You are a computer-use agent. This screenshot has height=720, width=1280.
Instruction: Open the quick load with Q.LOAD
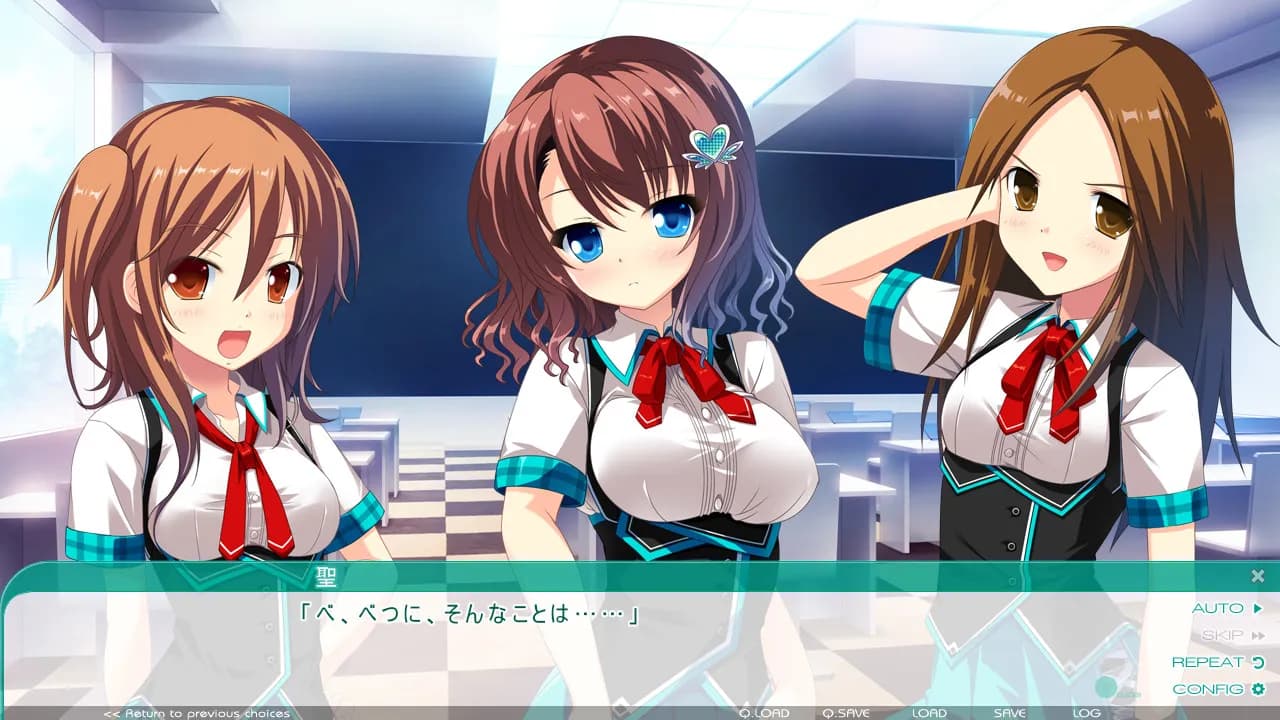764,713
